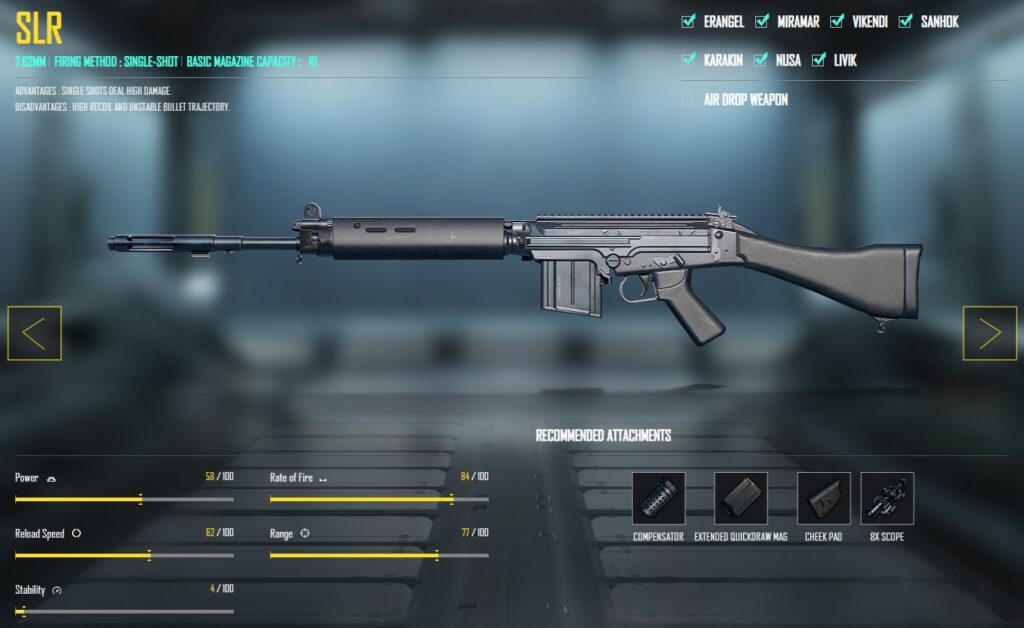Image resolution: width=1024 pixels, height=628 pixels.
Task: Open the Cheek Pad attachment
Action: click(x=823, y=498)
